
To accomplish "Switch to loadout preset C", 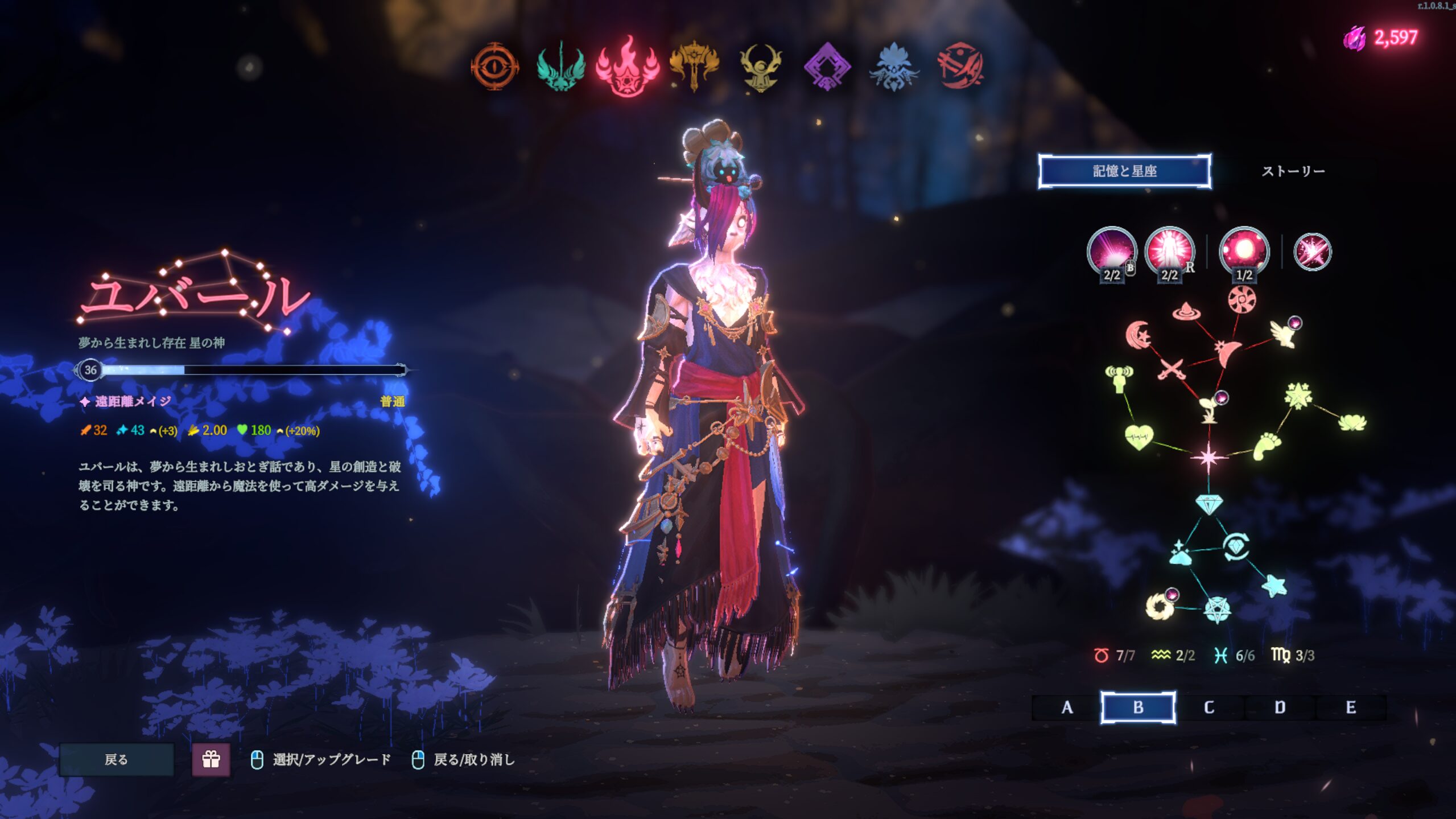I will tap(1209, 707).
